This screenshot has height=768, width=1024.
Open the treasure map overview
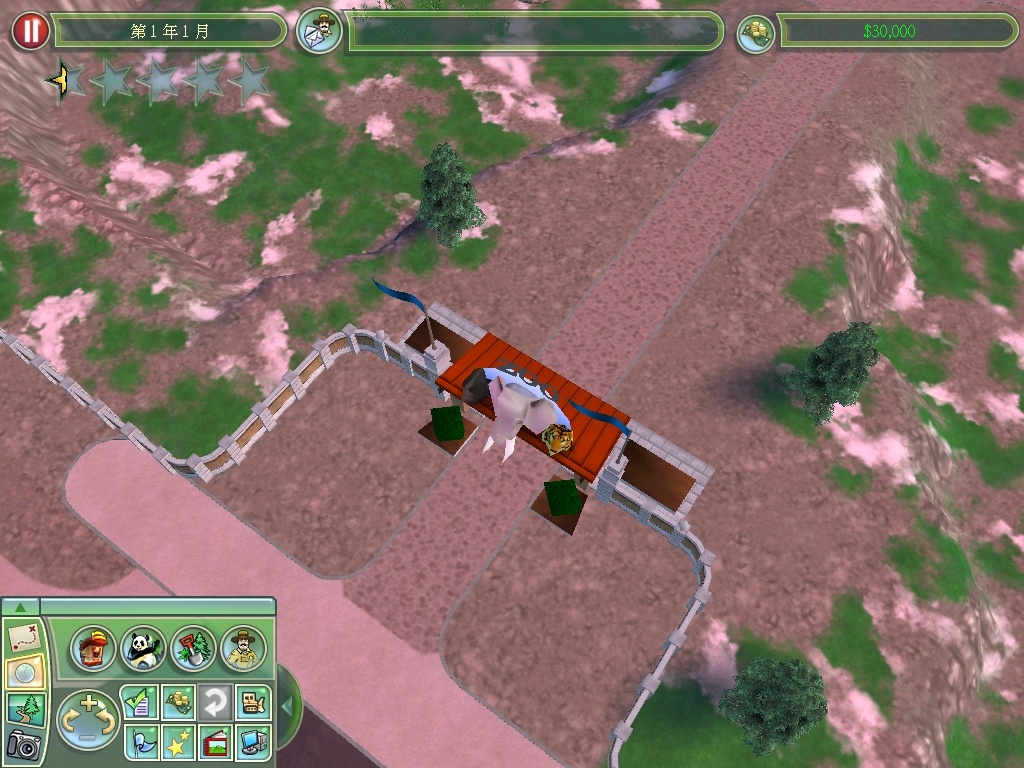point(24,635)
